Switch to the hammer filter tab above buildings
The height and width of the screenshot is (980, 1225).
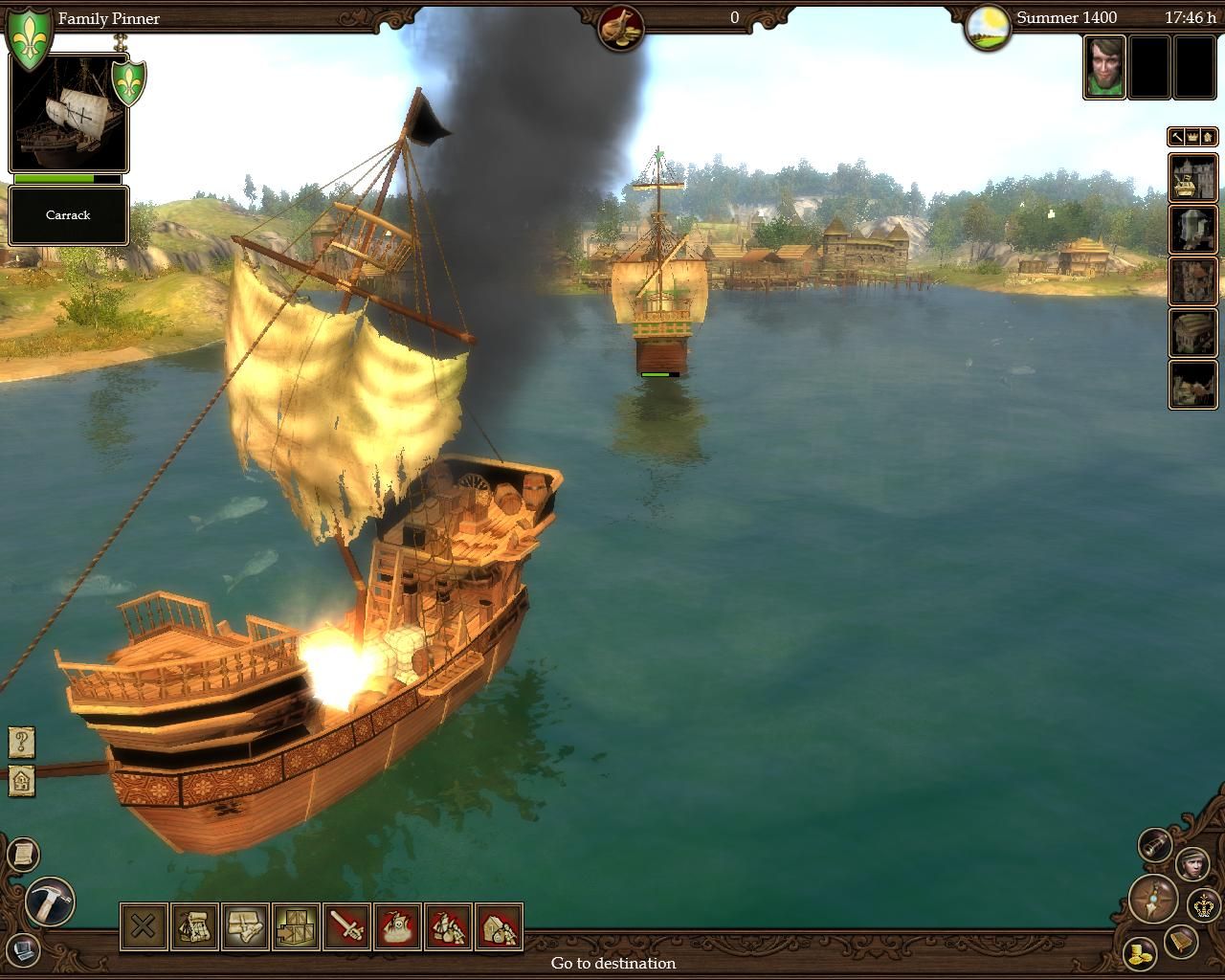click(1177, 137)
